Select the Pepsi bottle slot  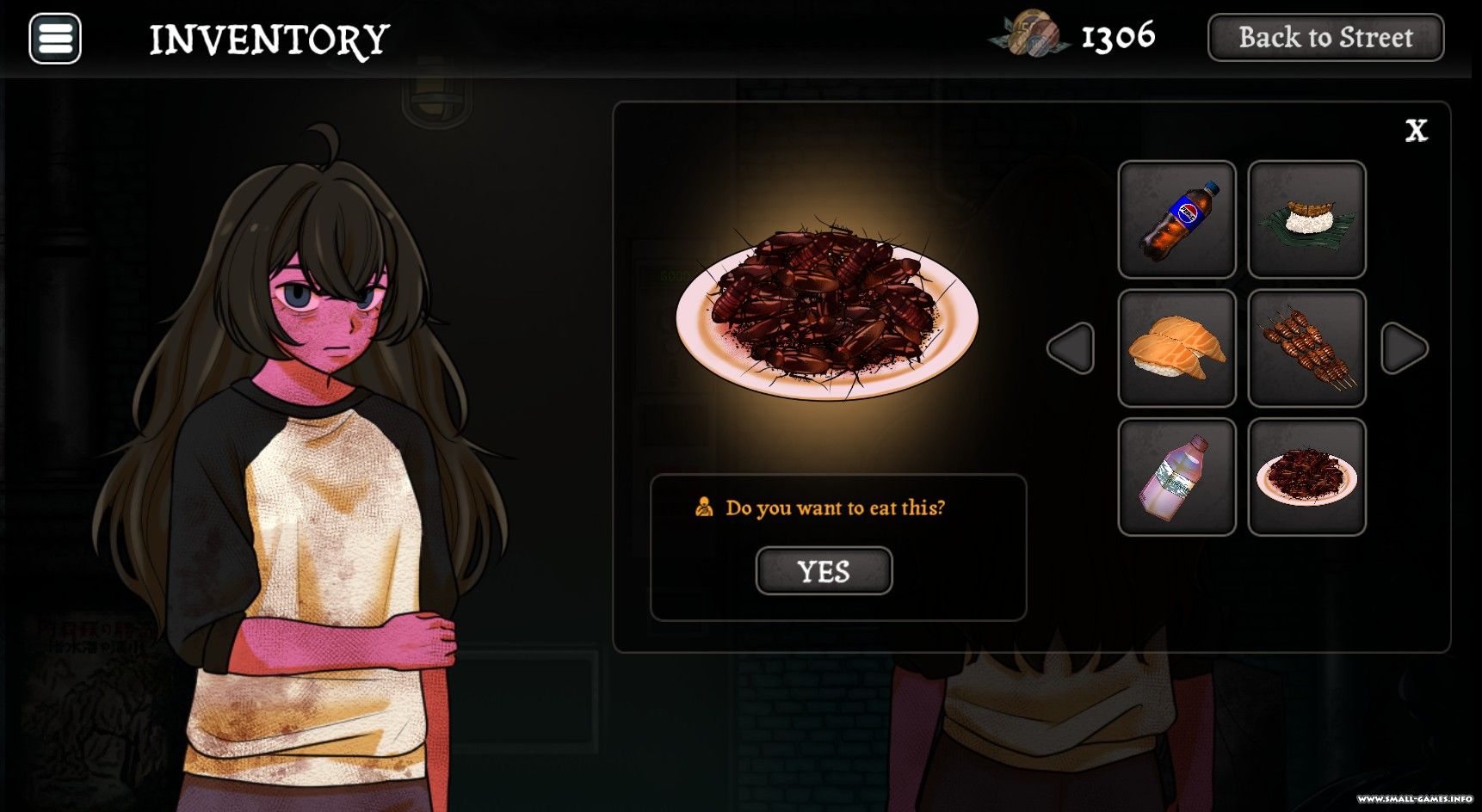pos(1176,219)
